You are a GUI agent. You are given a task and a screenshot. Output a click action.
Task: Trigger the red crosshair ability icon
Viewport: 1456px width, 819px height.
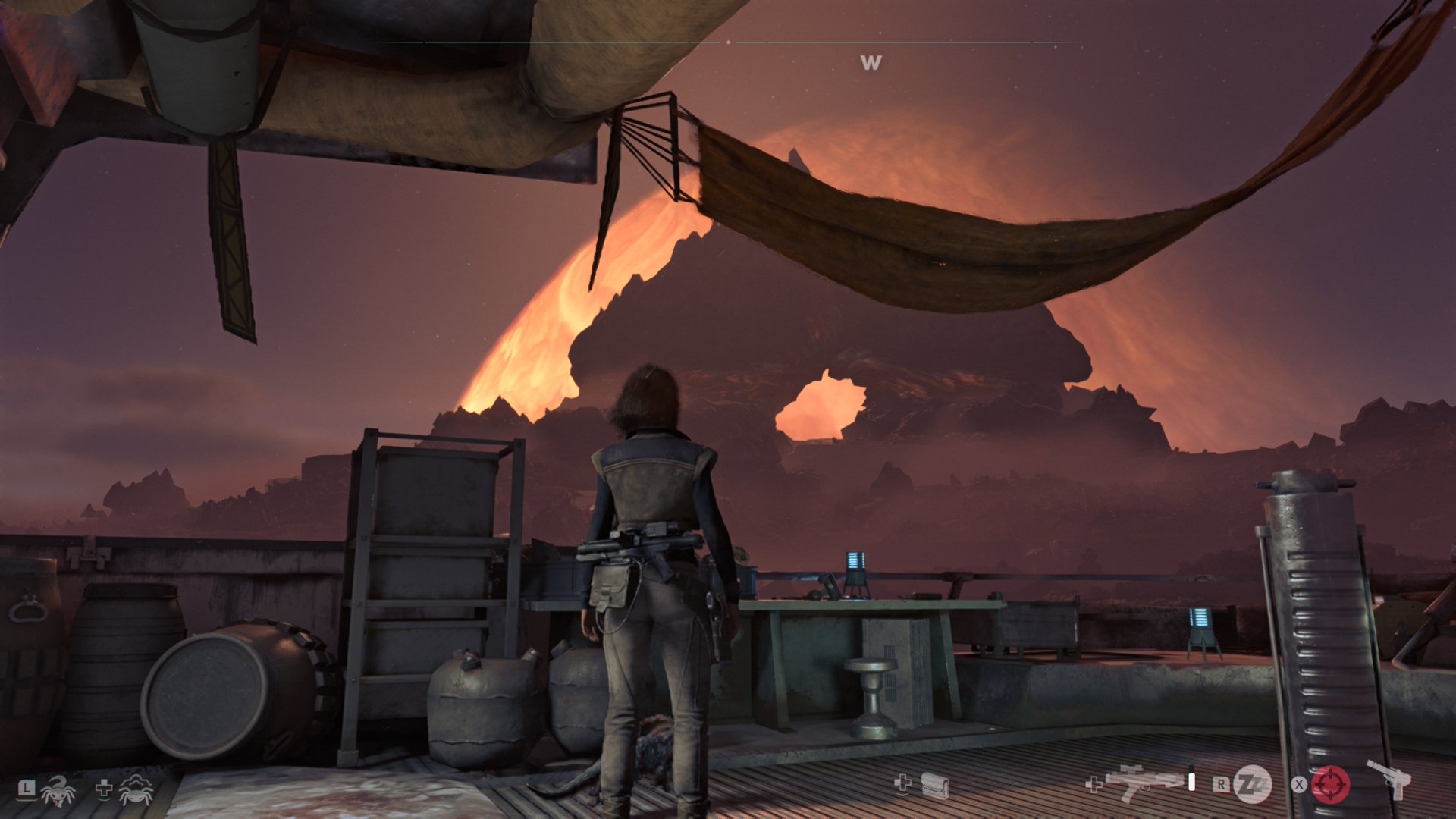[x=1331, y=784]
